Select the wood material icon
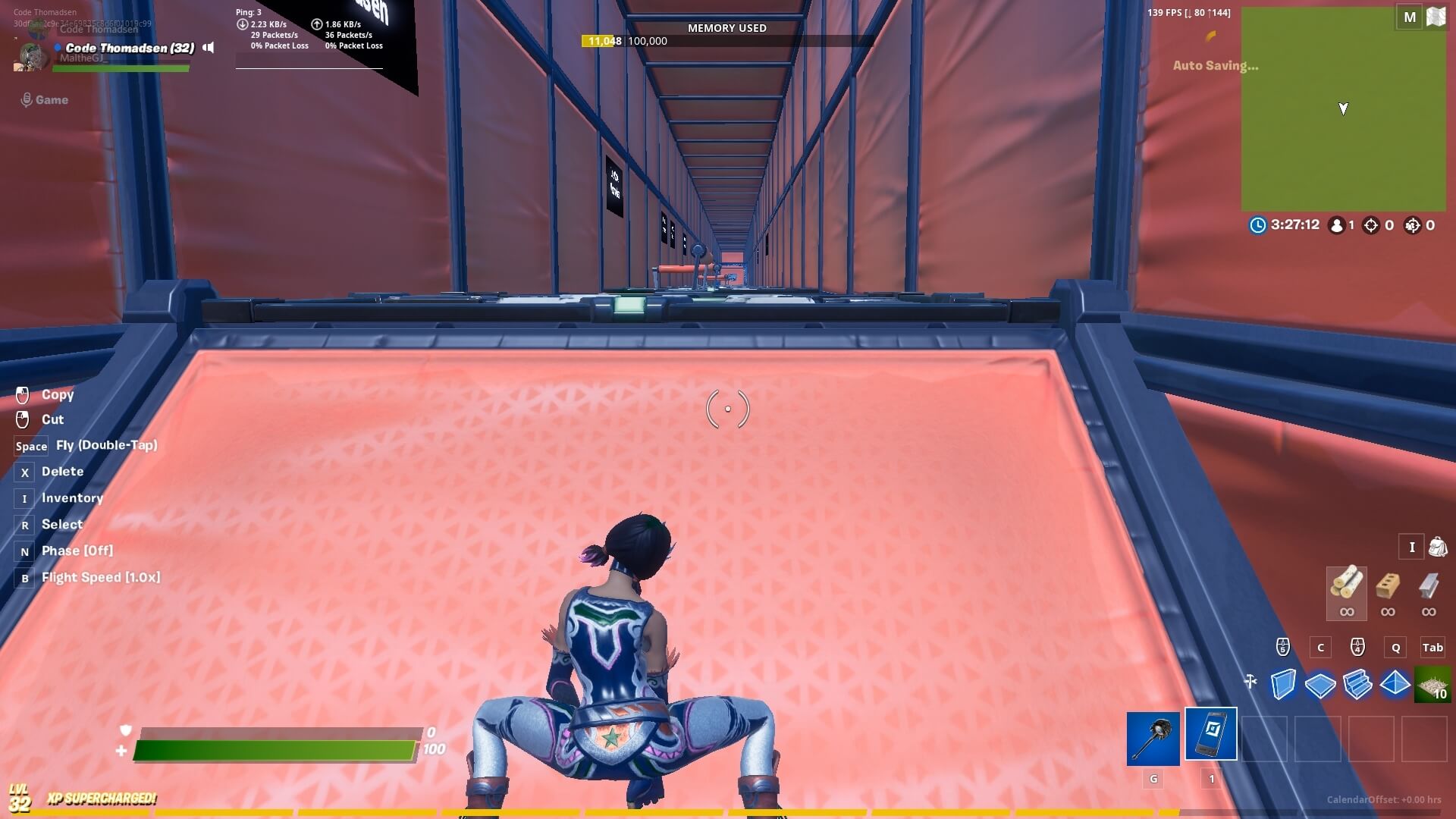 point(1346,594)
